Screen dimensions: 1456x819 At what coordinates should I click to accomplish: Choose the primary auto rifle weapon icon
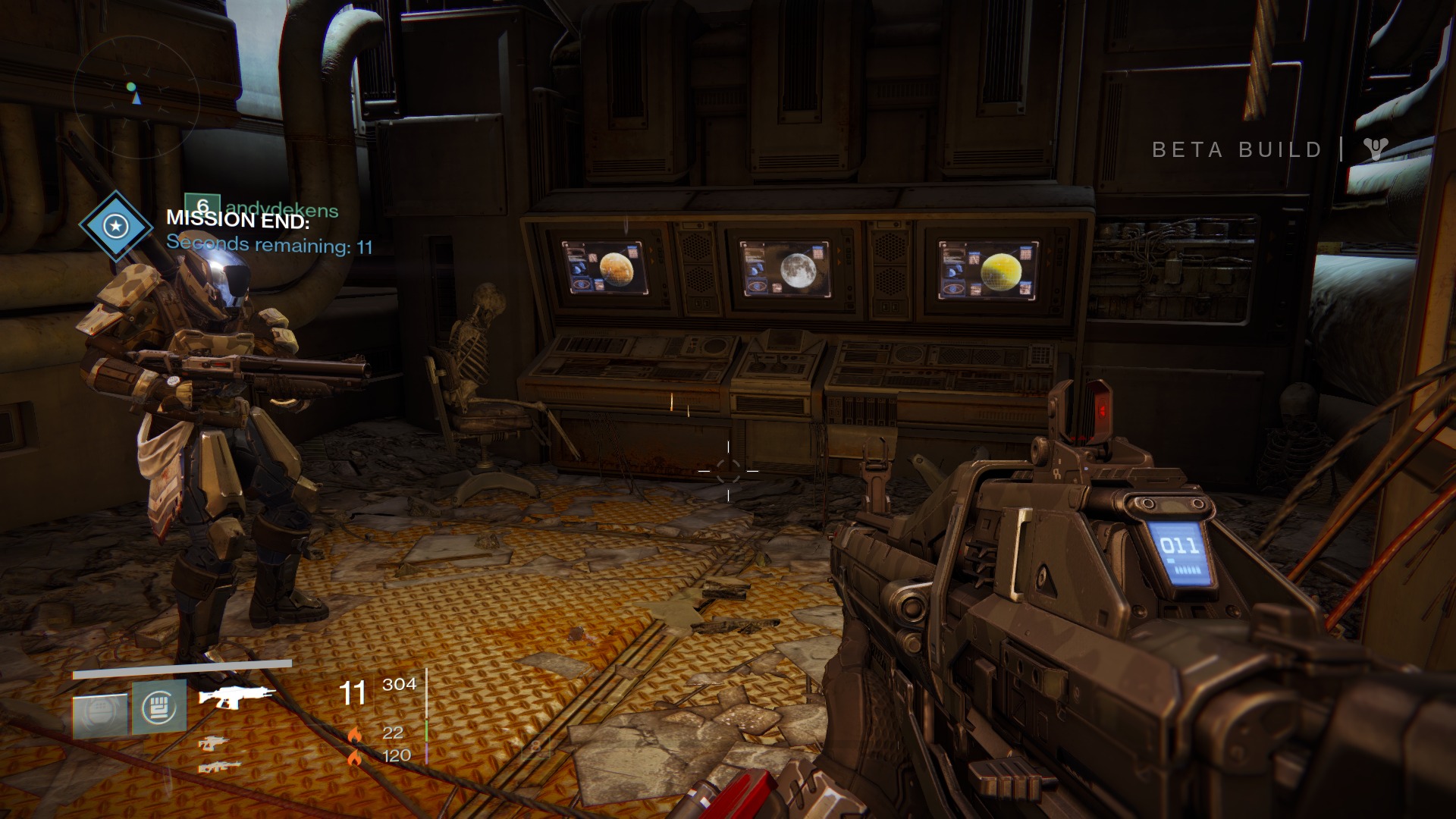point(236,695)
